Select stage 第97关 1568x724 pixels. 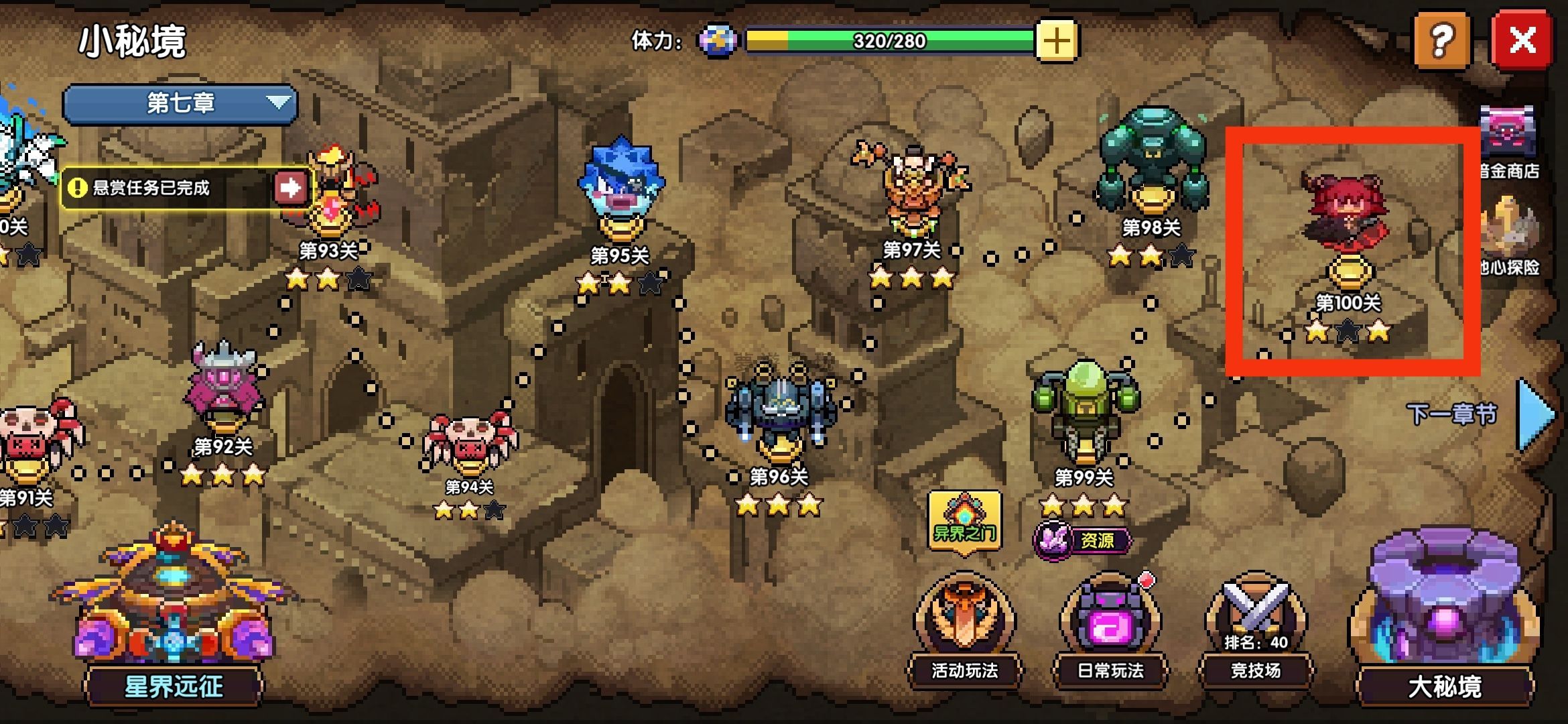(x=911, y=188)
